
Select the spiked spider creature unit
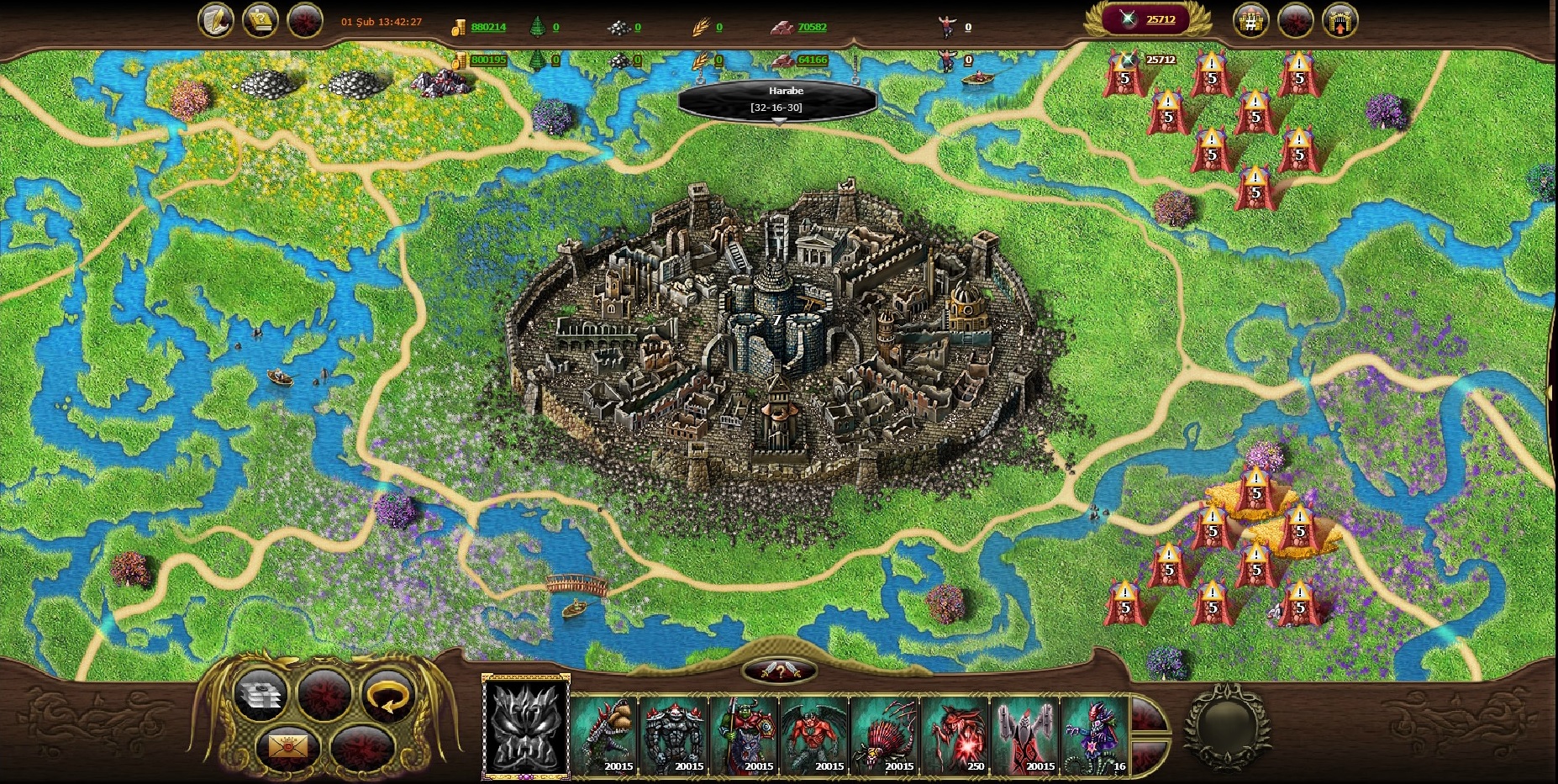(885, 734)
